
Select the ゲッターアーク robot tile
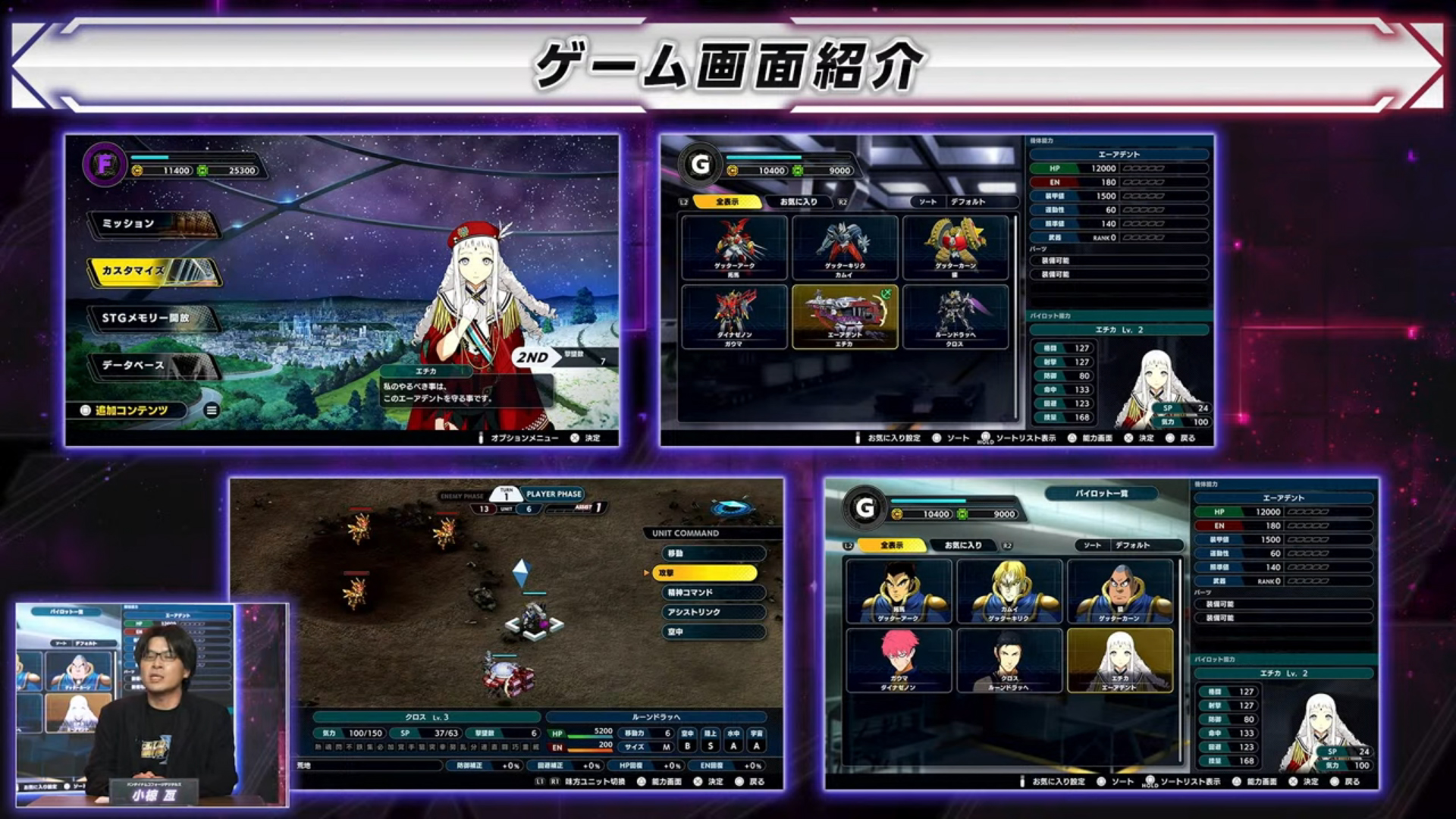point(734,247)
